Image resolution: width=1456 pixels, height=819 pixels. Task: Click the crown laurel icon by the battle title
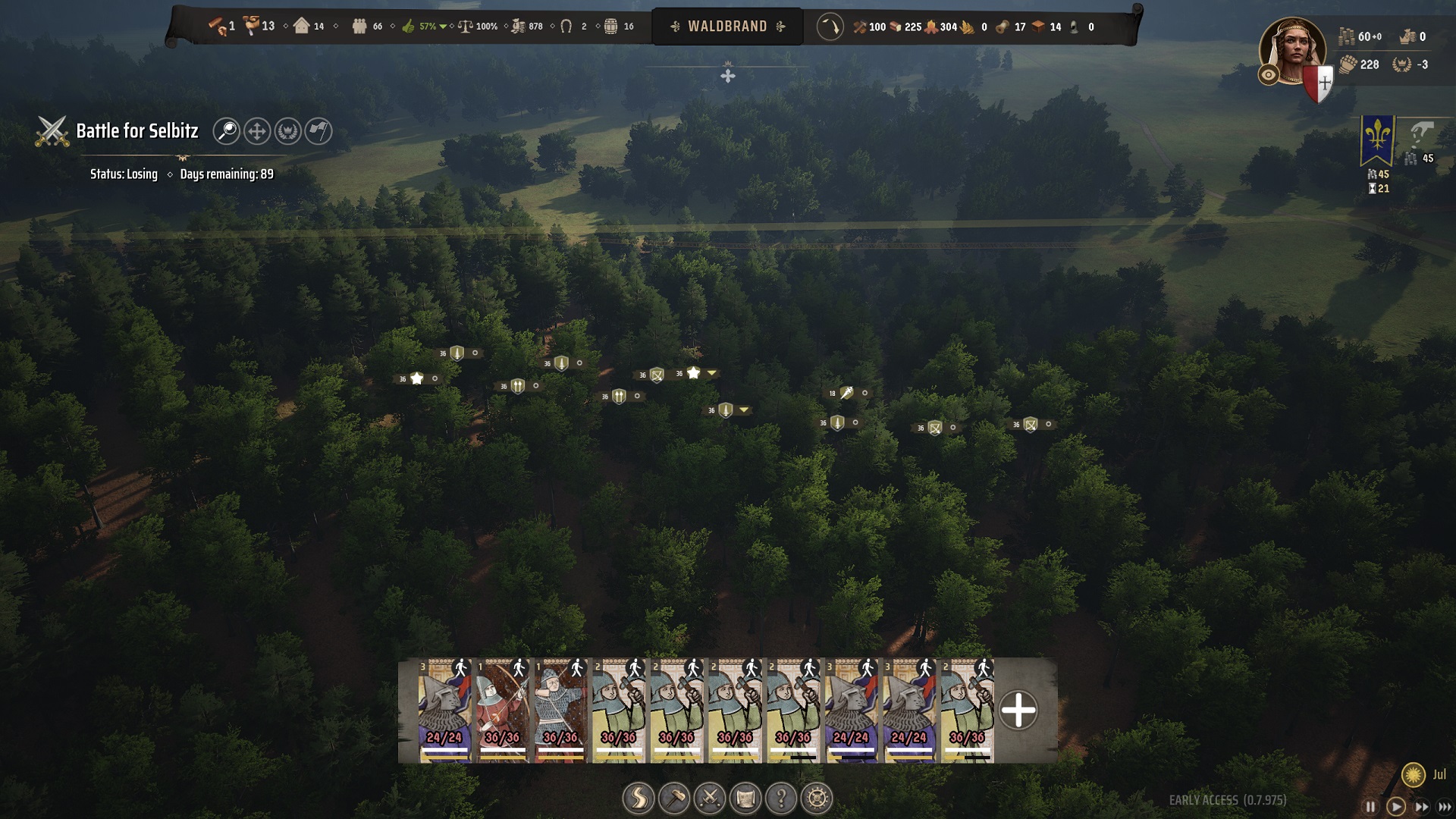pyautogui.click(x=287, y=131)
